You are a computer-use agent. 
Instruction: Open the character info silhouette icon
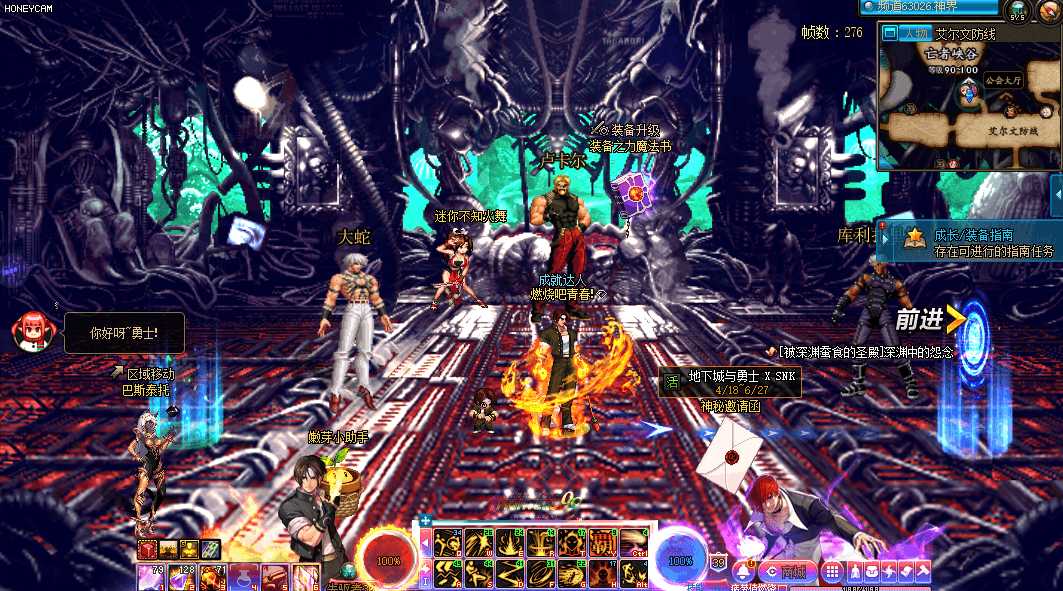pos(854,572)
